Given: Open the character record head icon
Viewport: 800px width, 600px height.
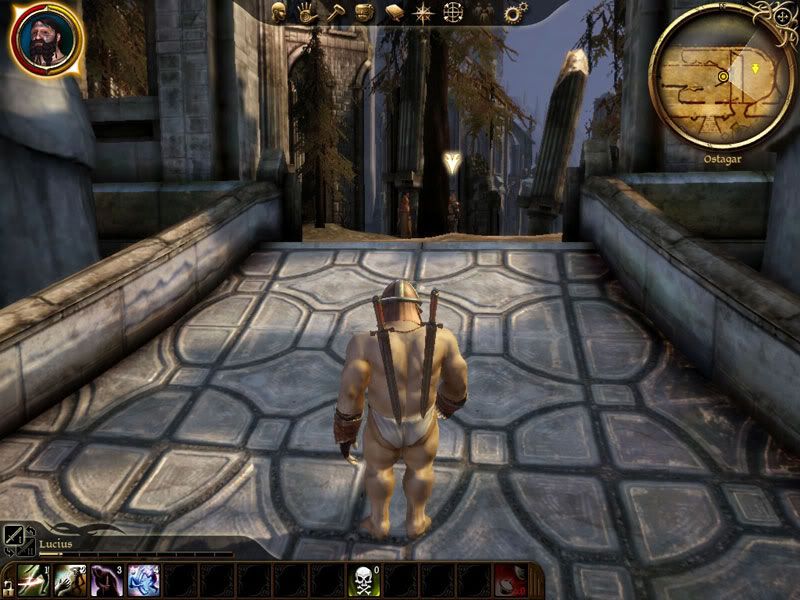Looking at the screenshot, I should (279, 12).
